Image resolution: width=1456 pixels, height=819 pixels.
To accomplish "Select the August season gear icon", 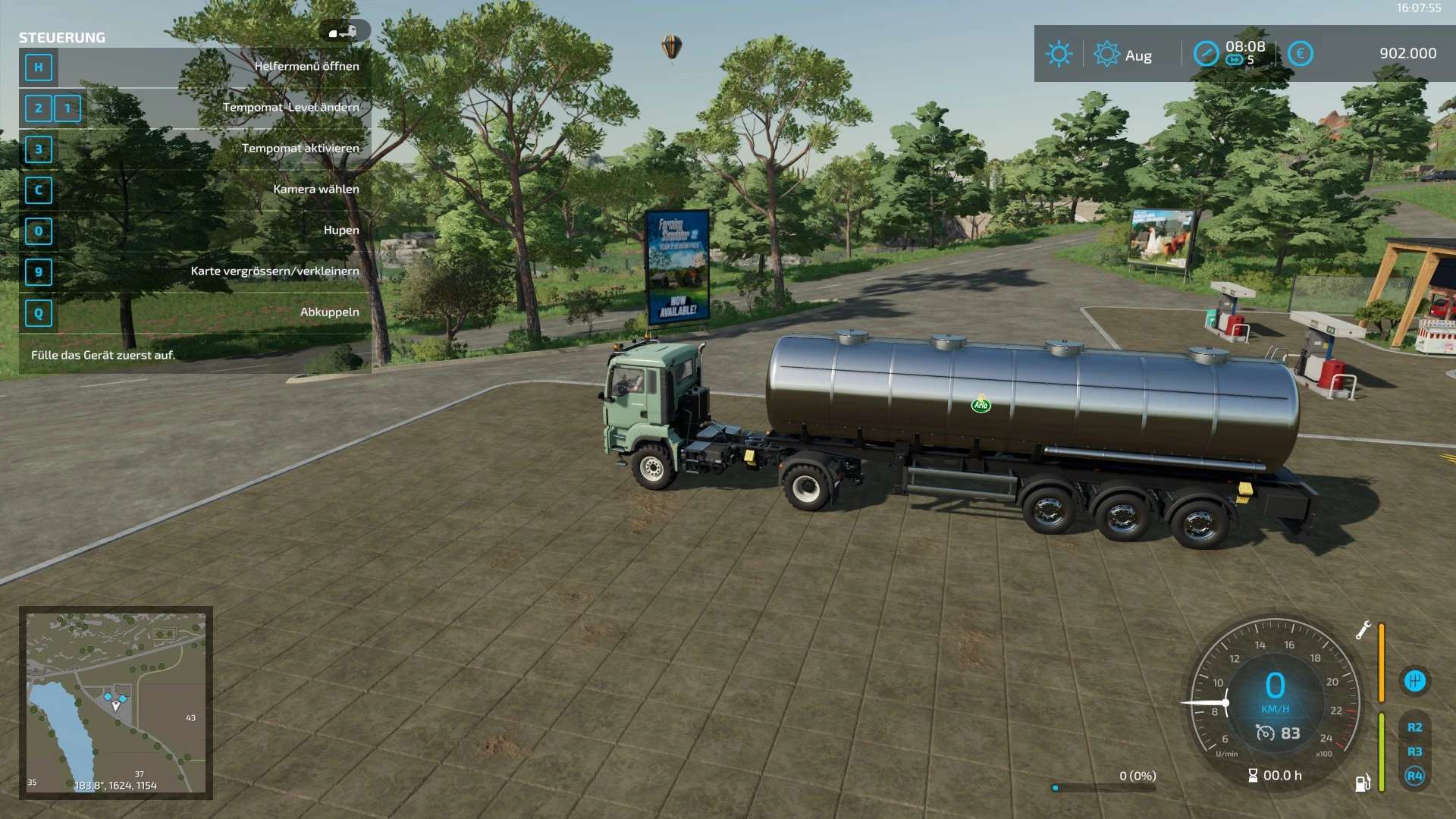I will point(1106,55).
